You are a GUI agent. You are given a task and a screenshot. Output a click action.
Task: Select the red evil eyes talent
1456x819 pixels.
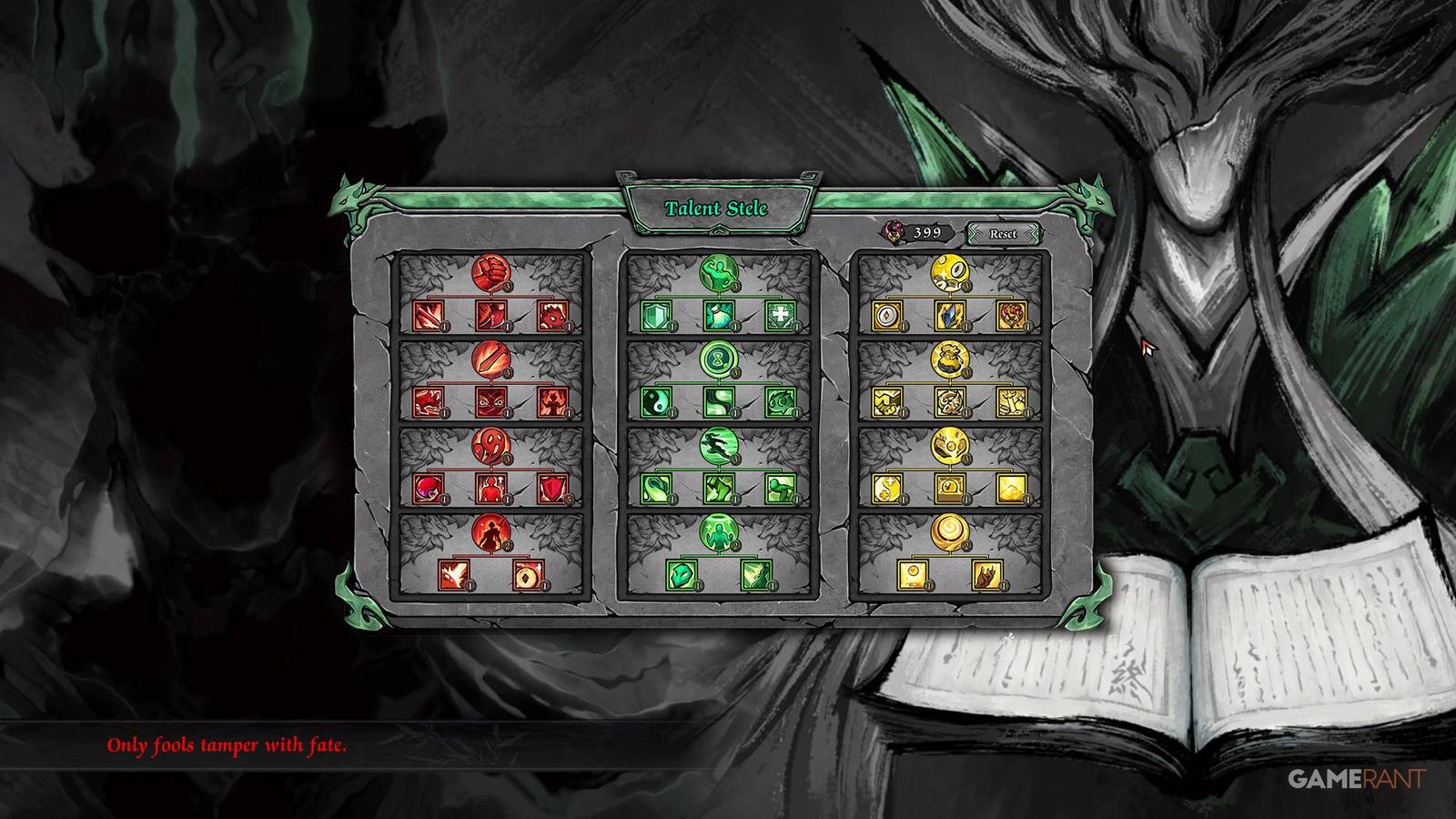click(x=490, y=403)
